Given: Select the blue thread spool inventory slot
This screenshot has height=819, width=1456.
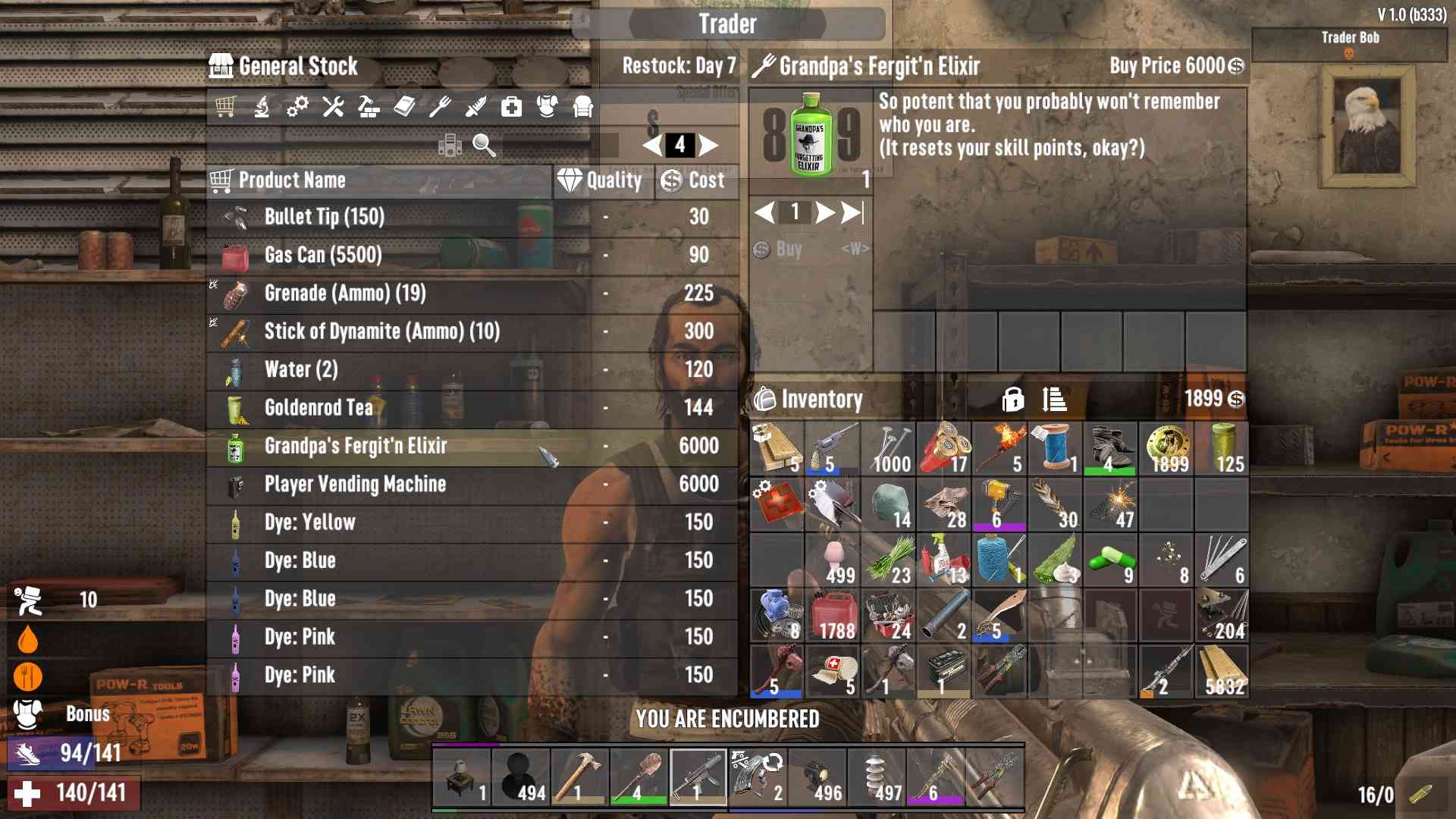Looking at the screenshot, I should click(x=1055, y=449).
